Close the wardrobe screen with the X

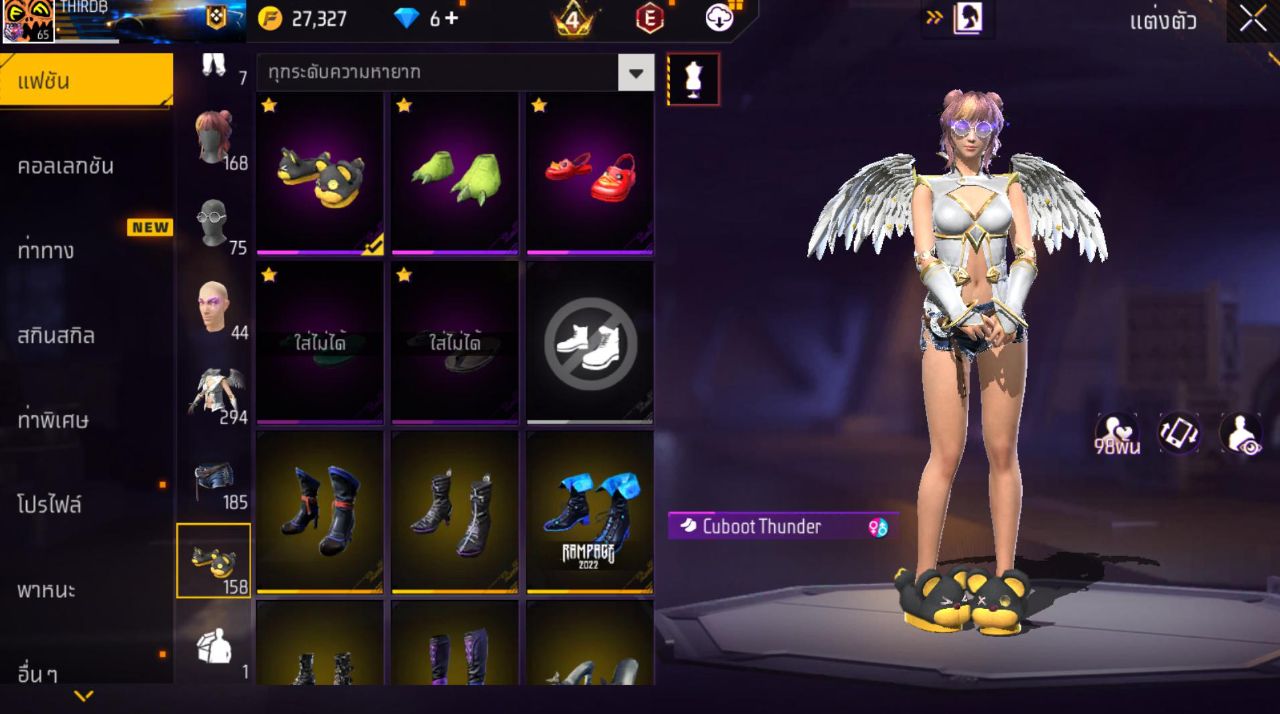(1253, 20)
